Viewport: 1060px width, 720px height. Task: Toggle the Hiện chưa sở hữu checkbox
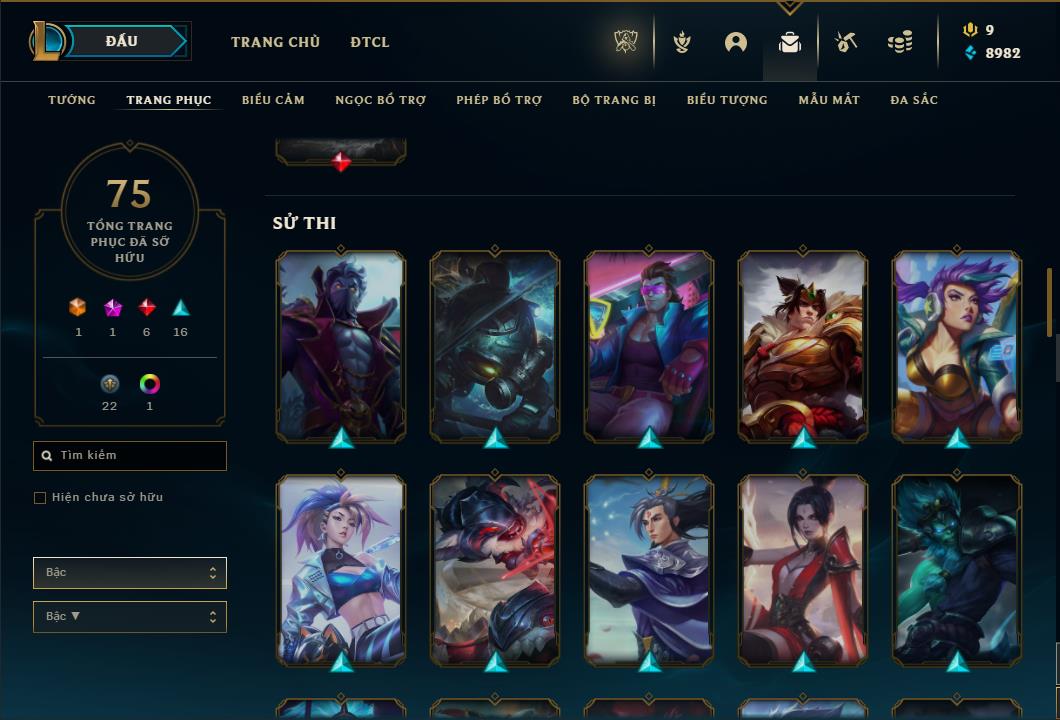click(x=40, y=498)
